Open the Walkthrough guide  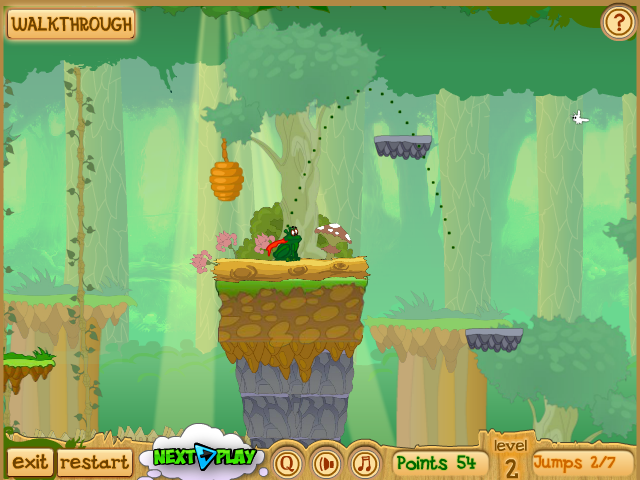[x=70, y=24]
